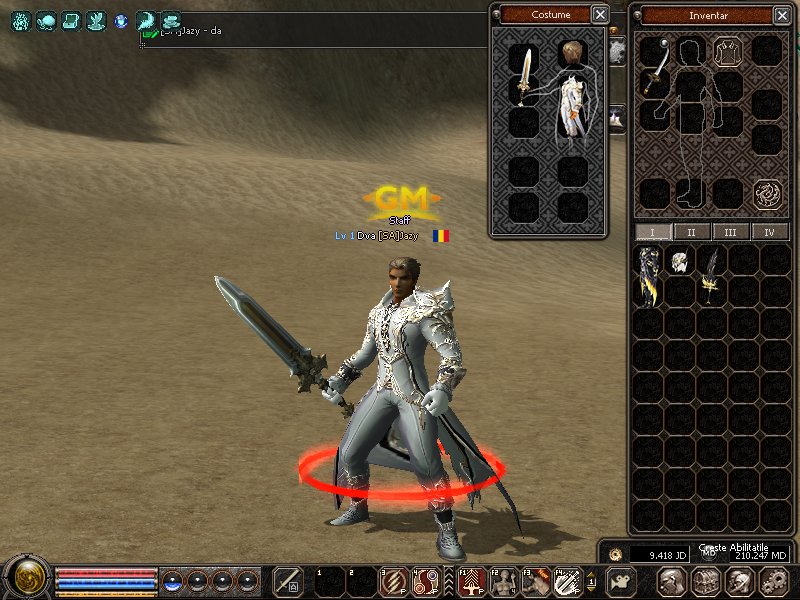Activate the blue orb buff icon
This screenshot has width=800, height=600.
coord(121,20)
